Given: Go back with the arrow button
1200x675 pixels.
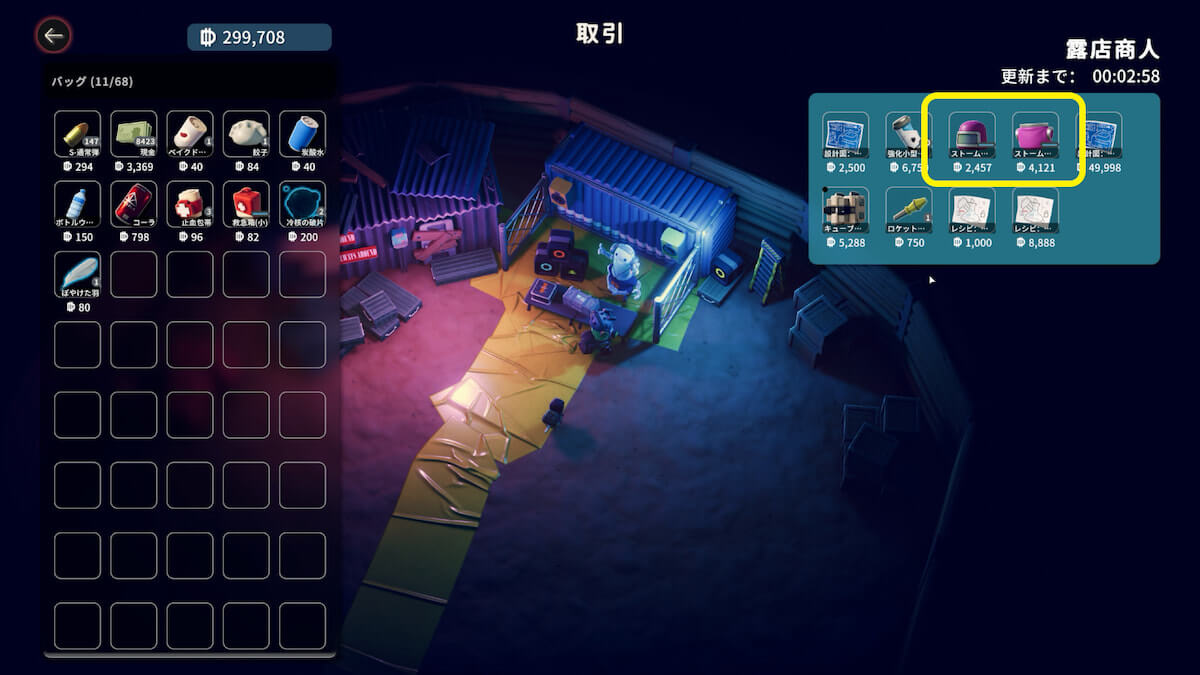Looking at the screenshot, I should coord(53,37).
